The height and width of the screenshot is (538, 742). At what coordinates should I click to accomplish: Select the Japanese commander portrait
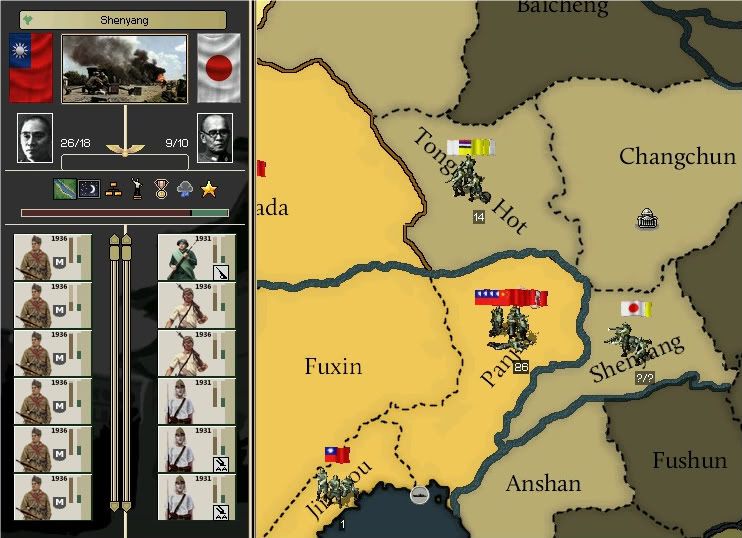click(x=214, y=139)
